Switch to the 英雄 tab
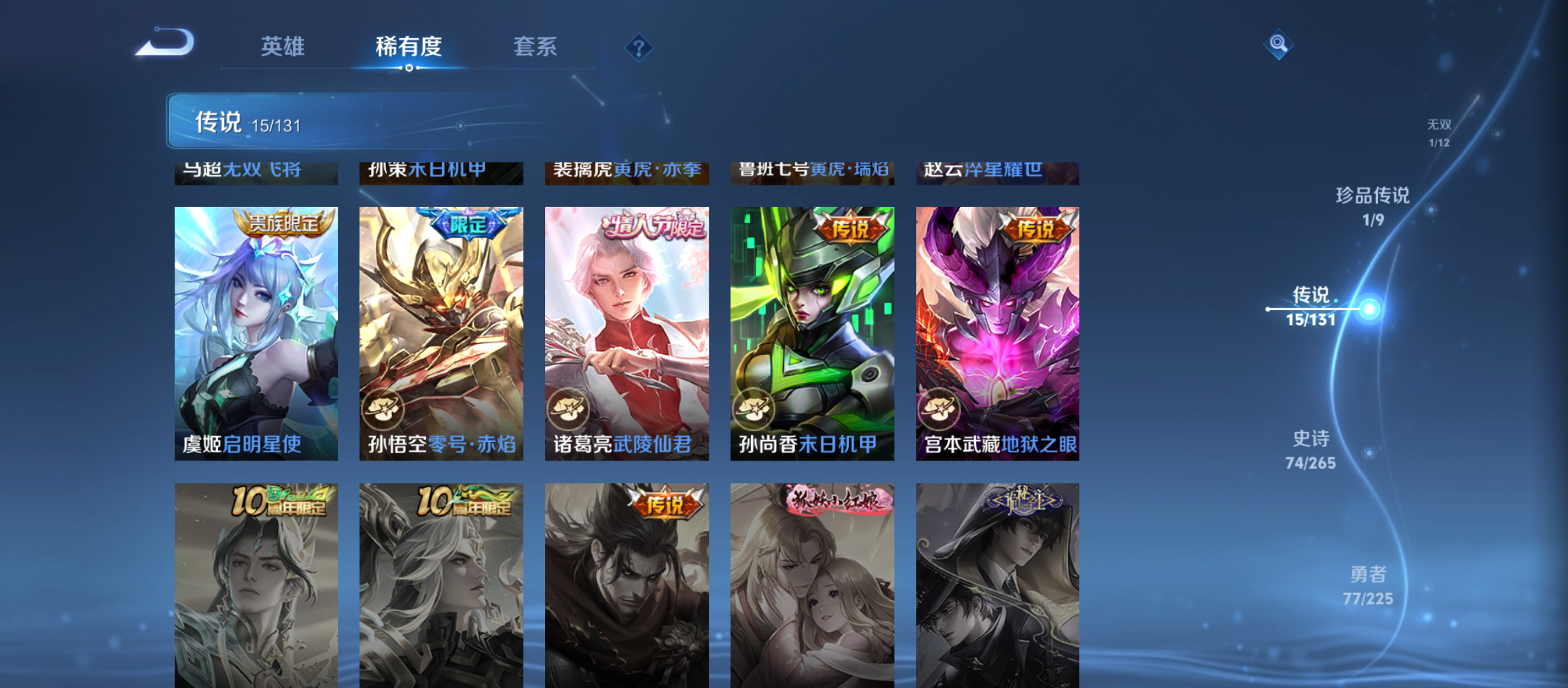 coord(283,47)
